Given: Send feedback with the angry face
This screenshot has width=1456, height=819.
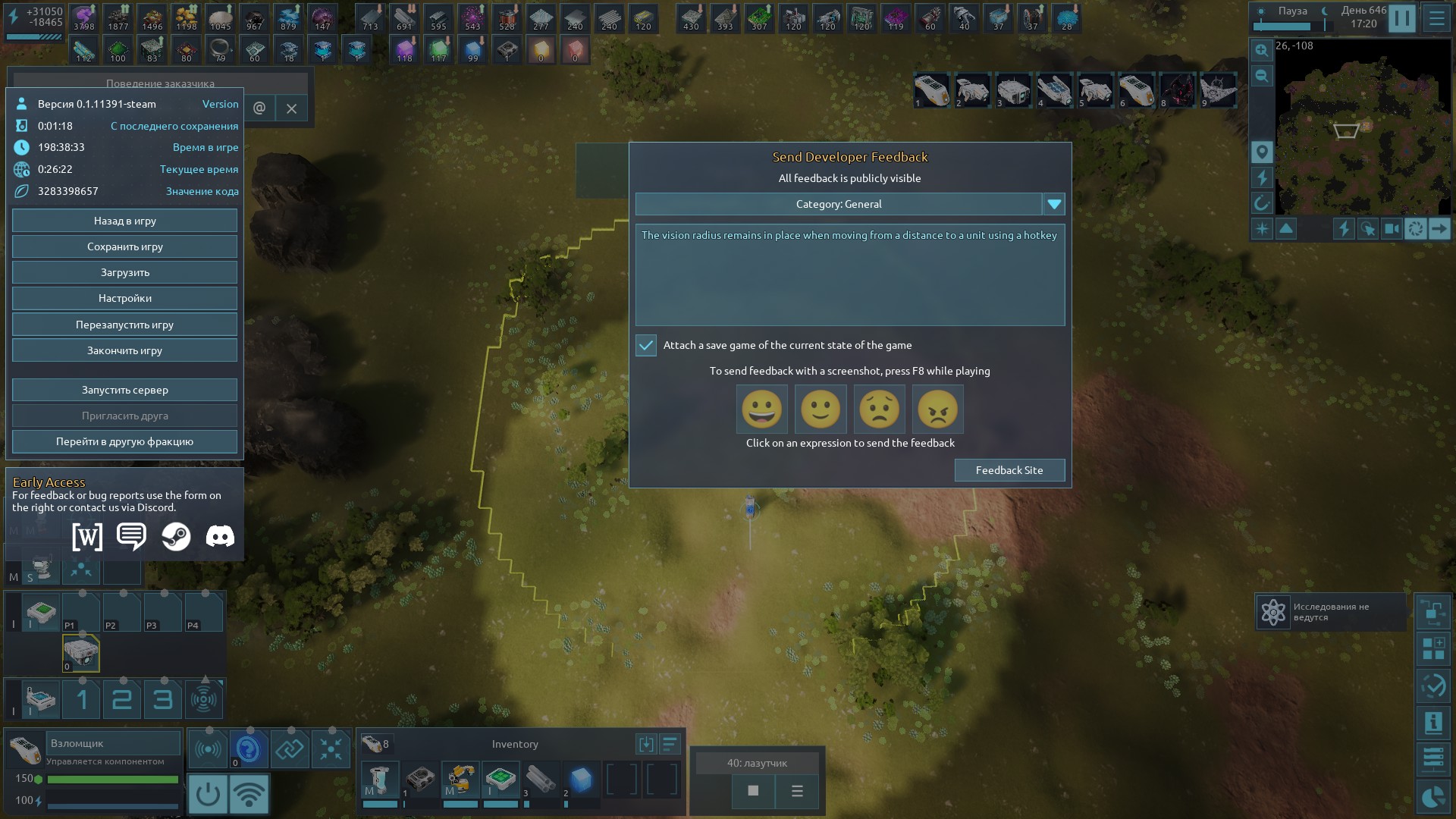Looking at the screenshot, I should [937, 409].
